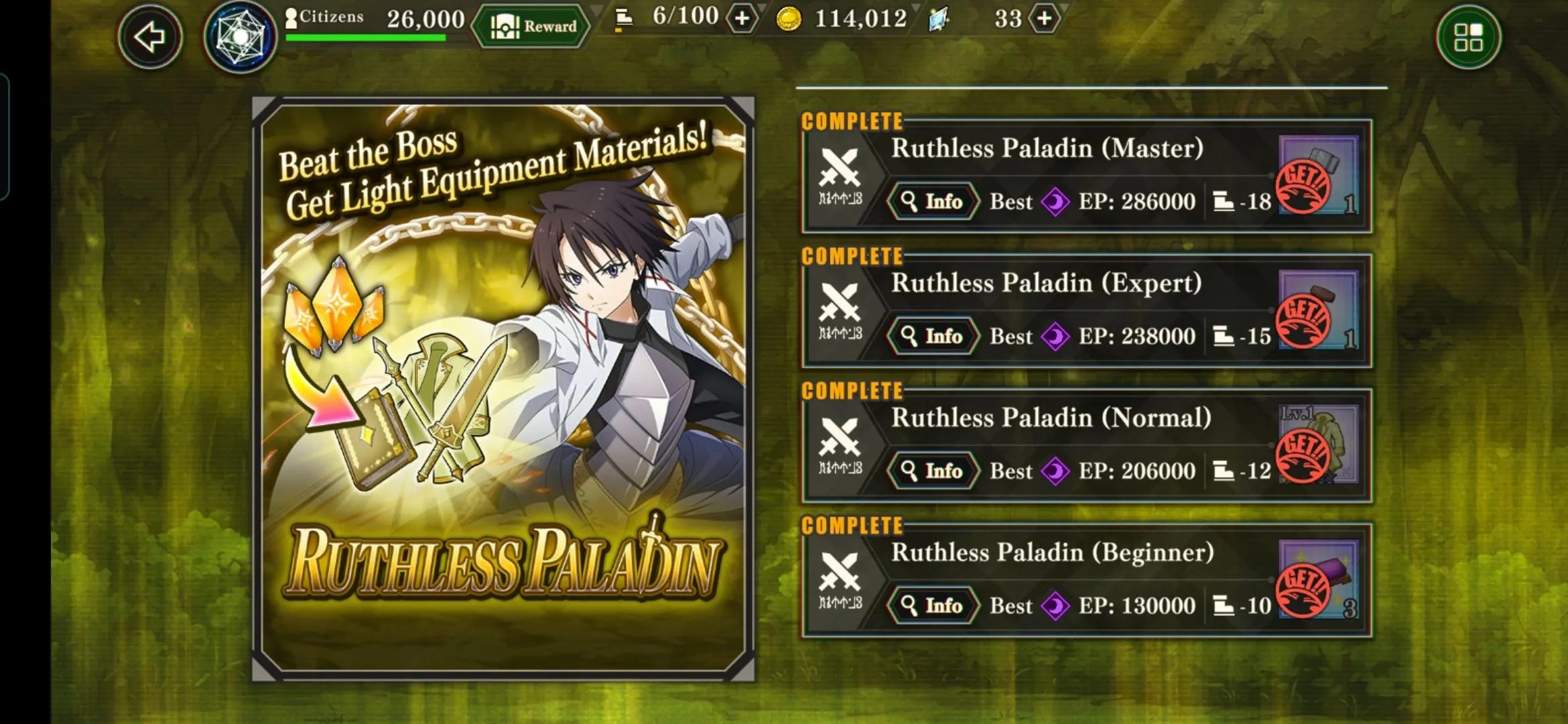The height and width of the screenshot is (724, 1568).
Task: Show Info for the Master stage
Action: point(932,202)
